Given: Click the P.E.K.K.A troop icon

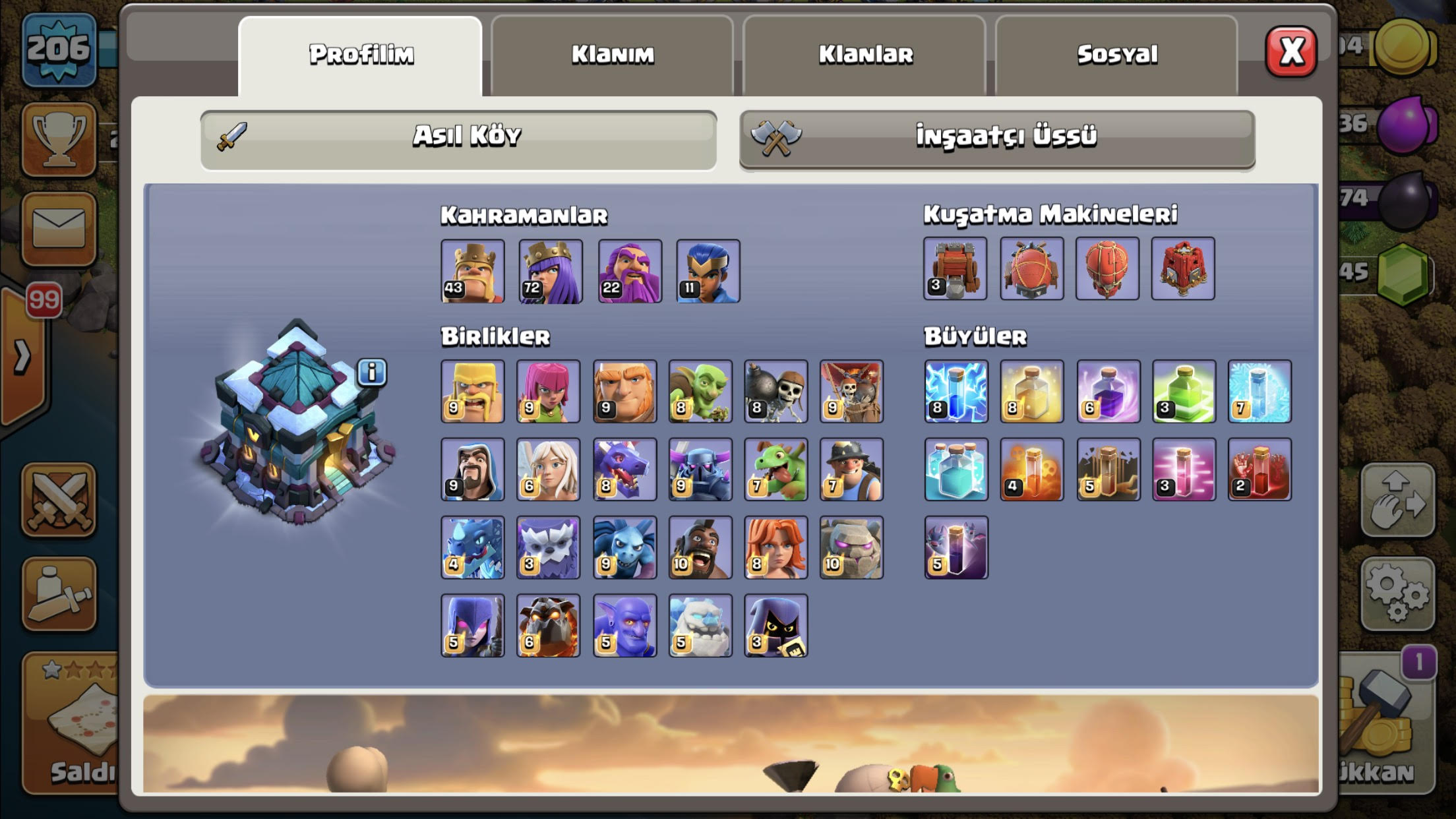Looking at the screenshot, I should pos(700,470).
